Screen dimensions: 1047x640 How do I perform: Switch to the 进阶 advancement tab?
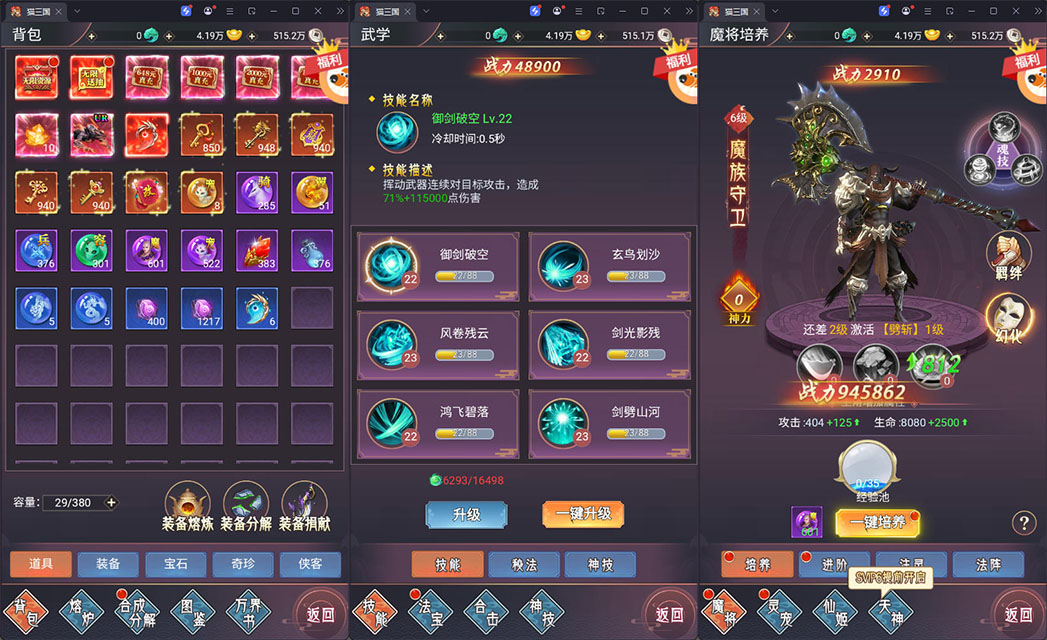833,565
